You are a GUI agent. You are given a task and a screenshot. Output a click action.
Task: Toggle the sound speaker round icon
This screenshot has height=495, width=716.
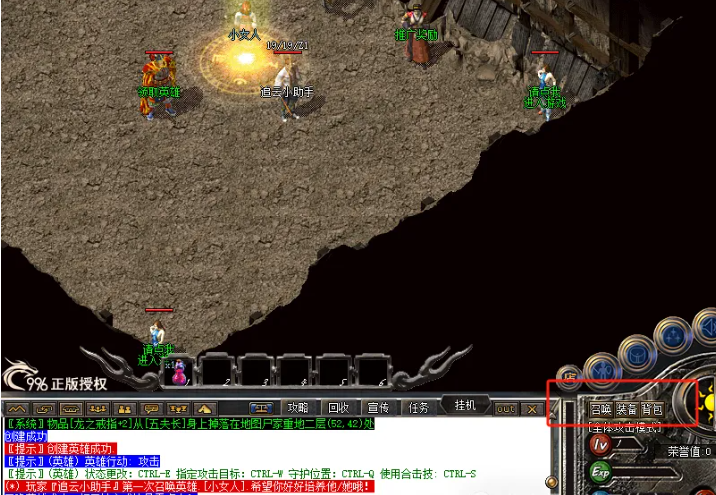click(x=705, y=326)
